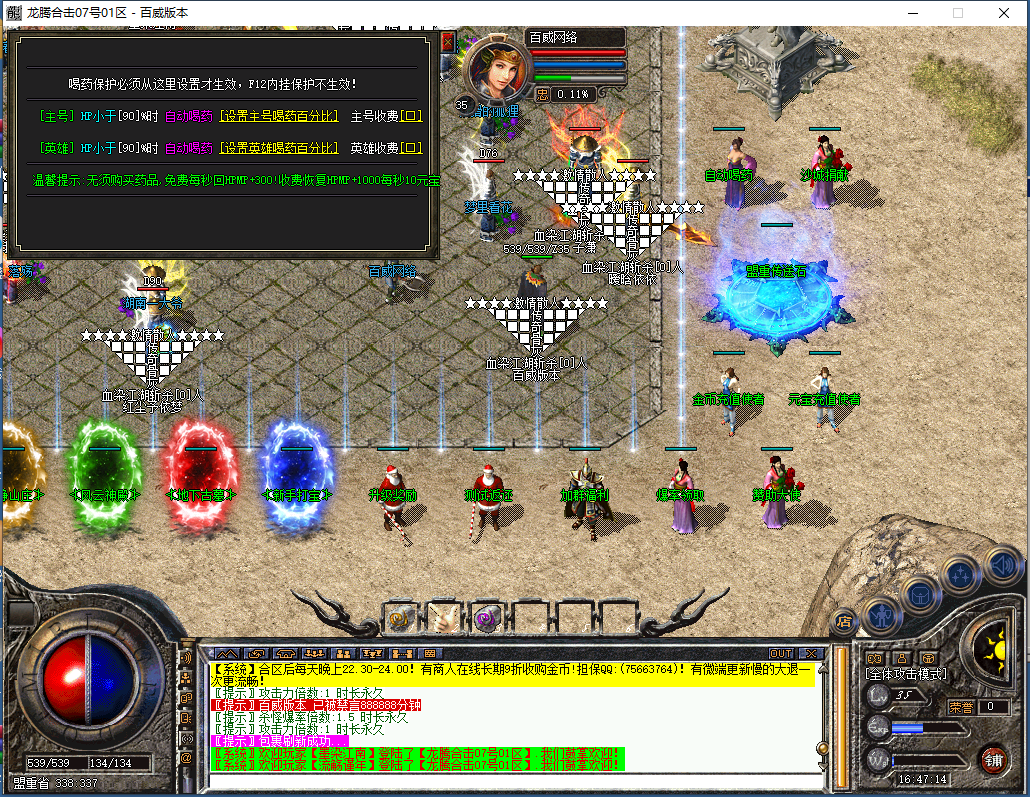1030x797 pixels.
Task: Open the red 铺 stall button
Action: pyautogui.click(x=993, y=758)
